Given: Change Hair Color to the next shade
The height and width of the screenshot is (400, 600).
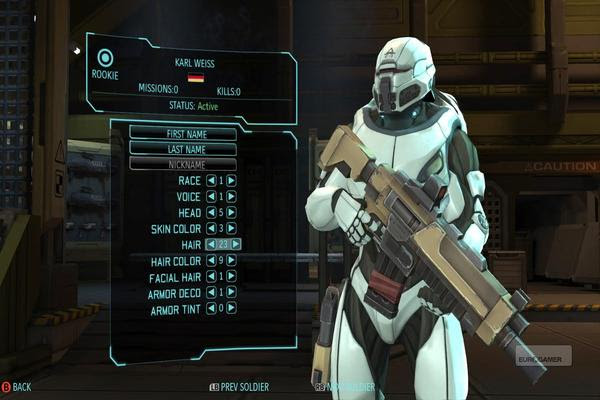Looking at the screenshot, I should point(232,260).
